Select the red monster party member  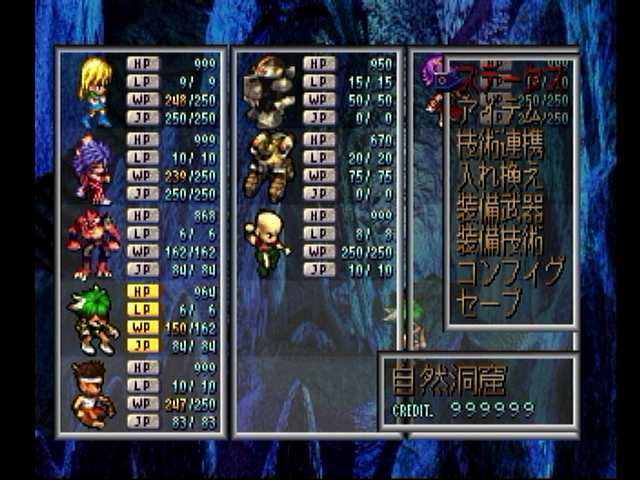tap(93, 243)
